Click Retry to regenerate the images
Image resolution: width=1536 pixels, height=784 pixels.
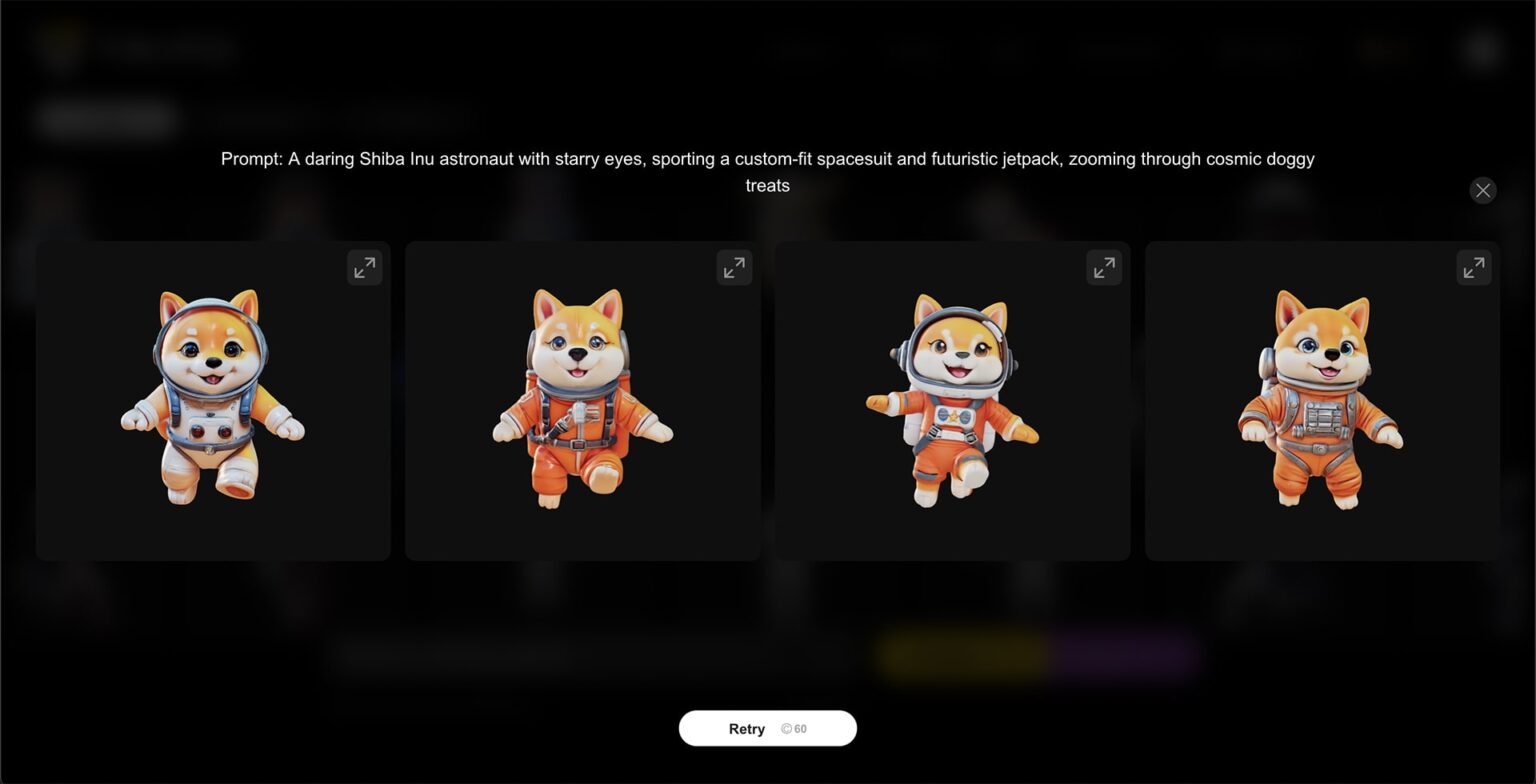746,728
